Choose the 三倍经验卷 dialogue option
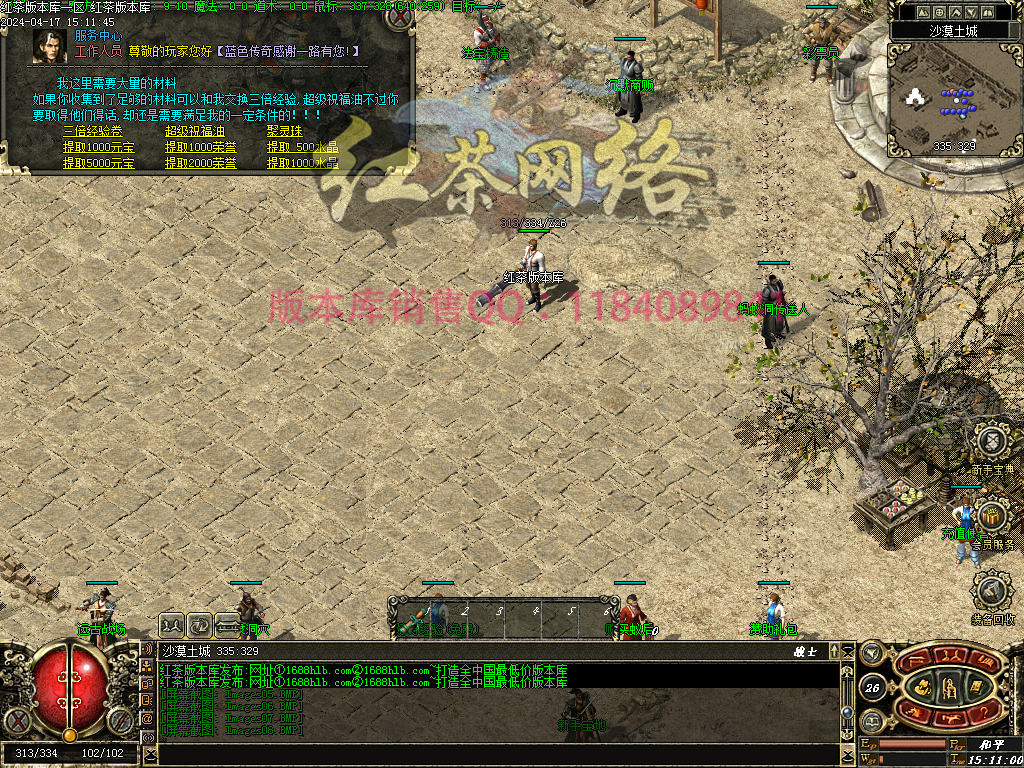Image resolution: width=1024 pixels, height=768 pixels. point(92,131)
